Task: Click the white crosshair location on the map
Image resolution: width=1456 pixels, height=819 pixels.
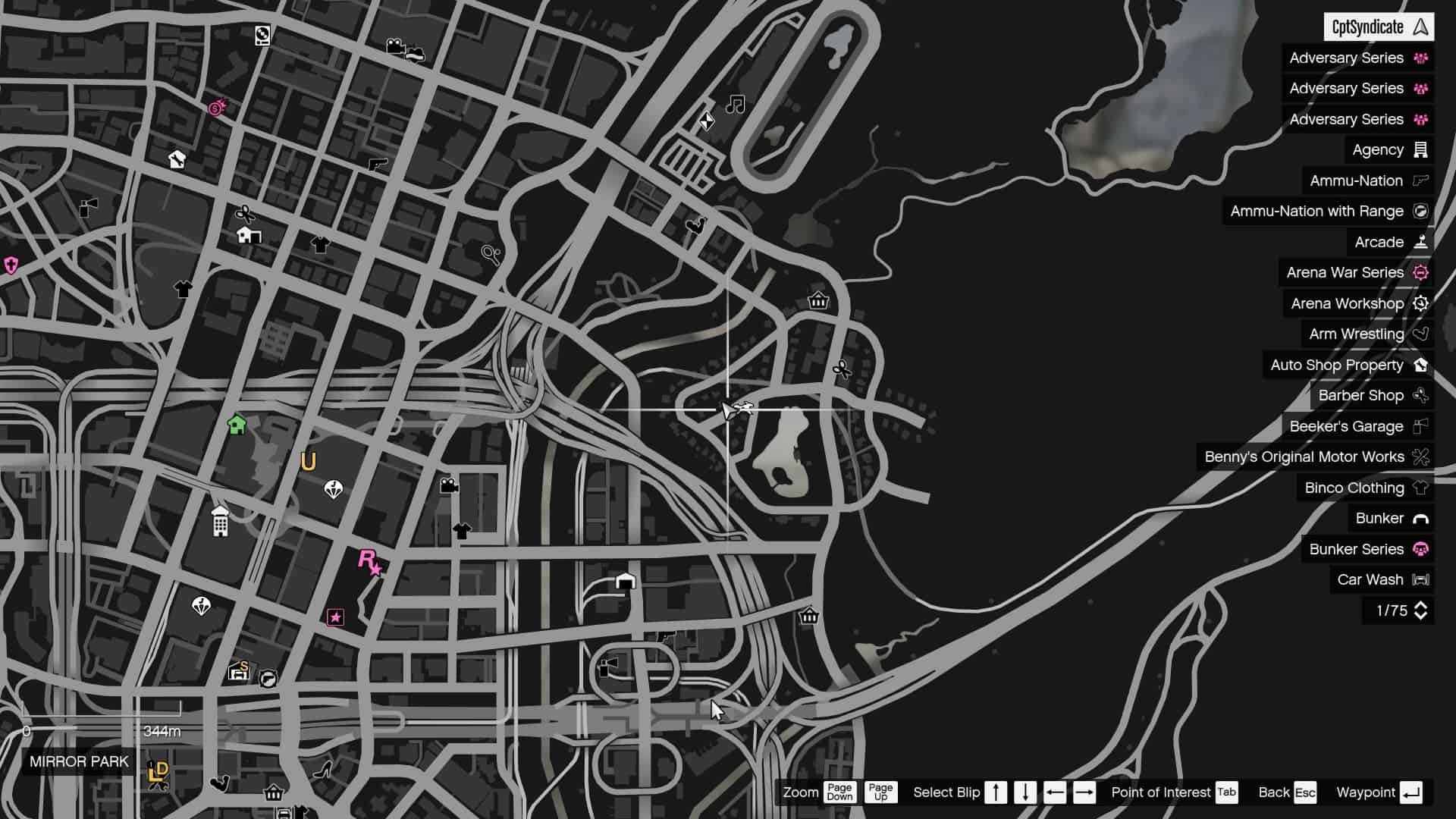Action: pos(729,409)
